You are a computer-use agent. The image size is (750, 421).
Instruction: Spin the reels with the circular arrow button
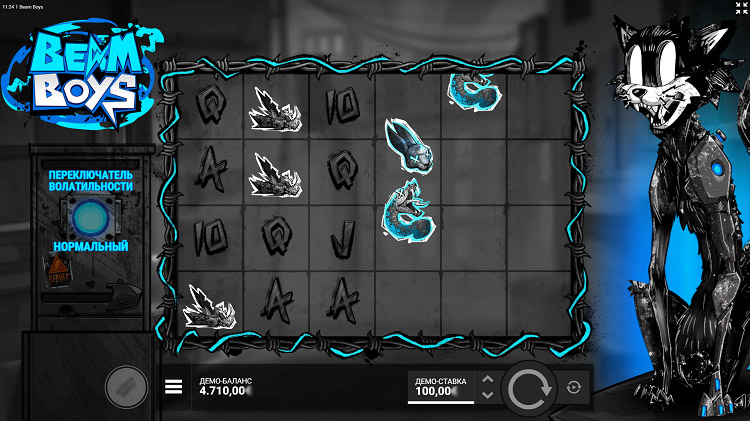[x=531, y=389]
